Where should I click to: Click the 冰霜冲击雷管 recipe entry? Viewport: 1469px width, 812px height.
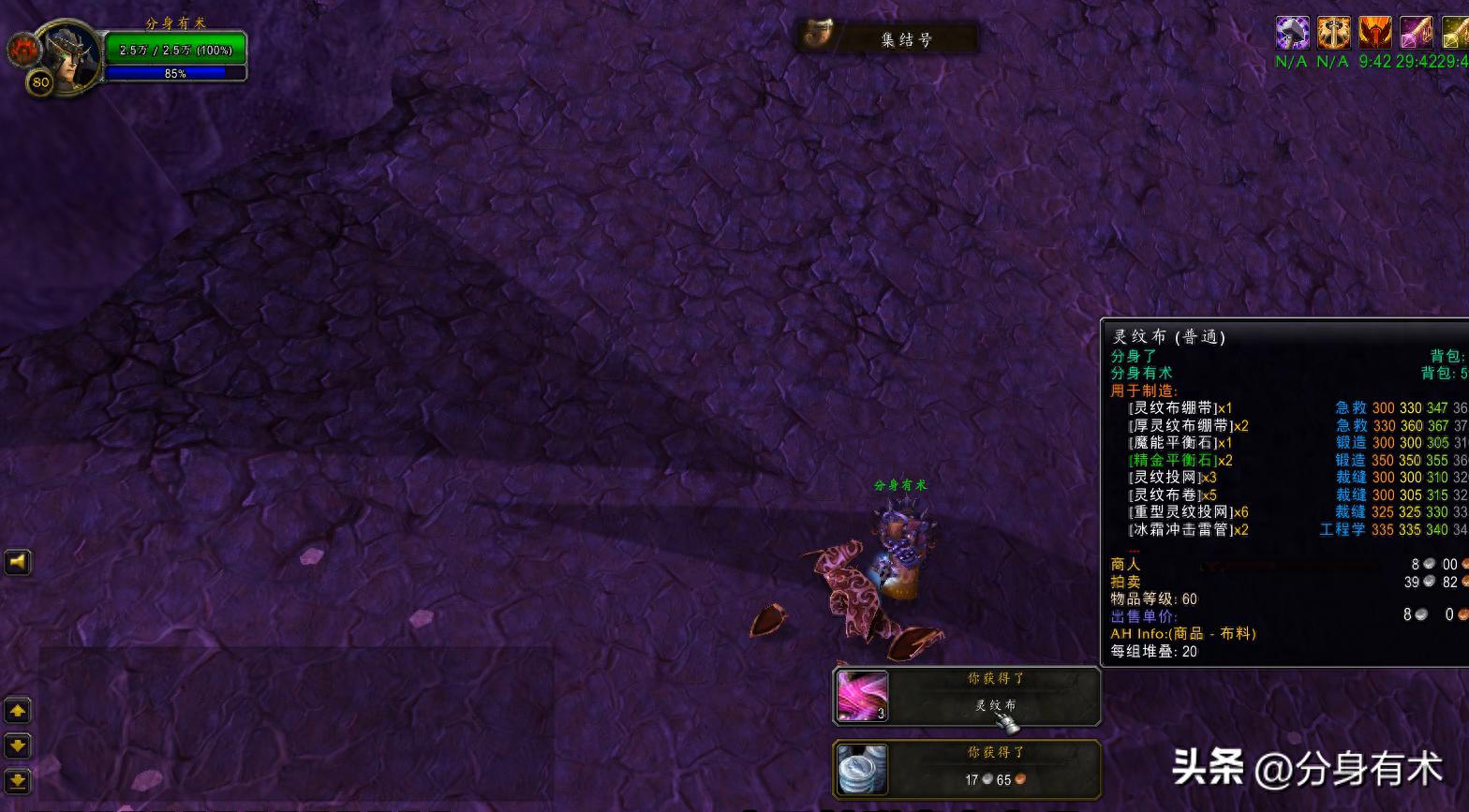tap(1188, 529)
